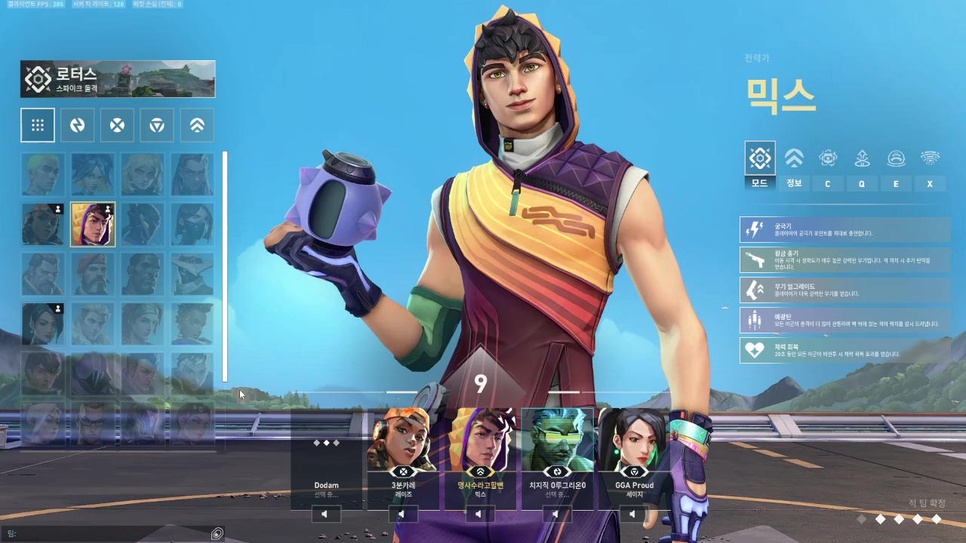Viewport: 966px width, 543px height.
Task: View the E ability details
Action: [x=896, y=164]
